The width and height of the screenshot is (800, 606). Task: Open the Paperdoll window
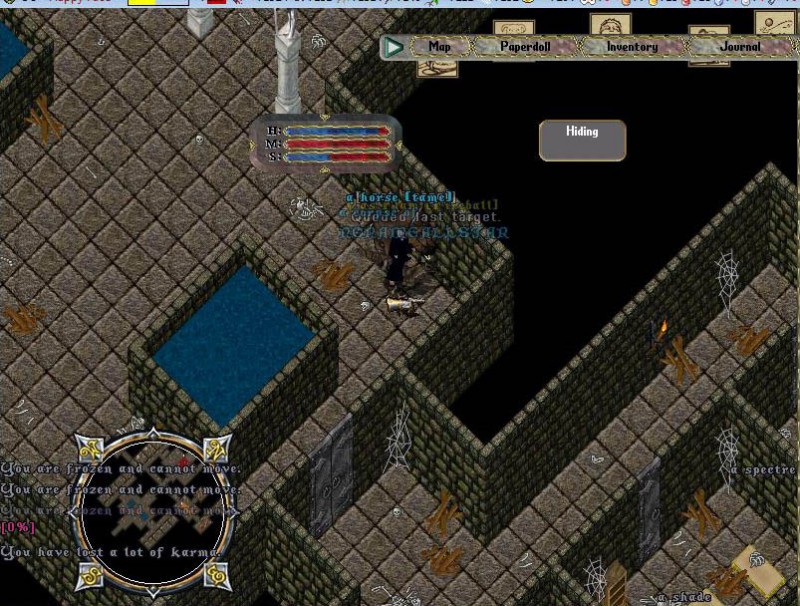(520, 47)
